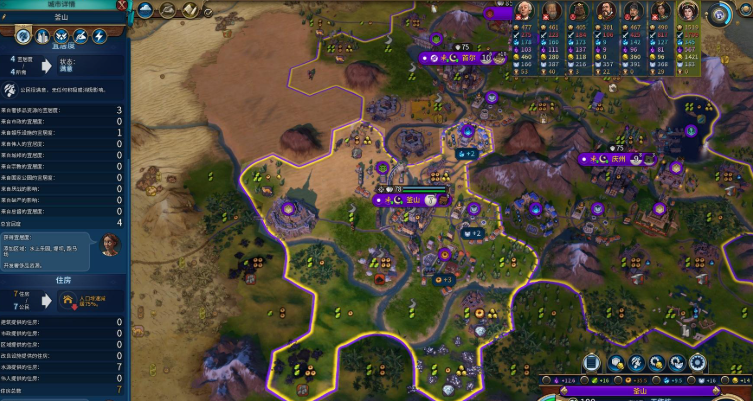Select the rightmost leader portrait in ribbon
Viewport: 753px width, 401px height.
click(x=688, y=11)
